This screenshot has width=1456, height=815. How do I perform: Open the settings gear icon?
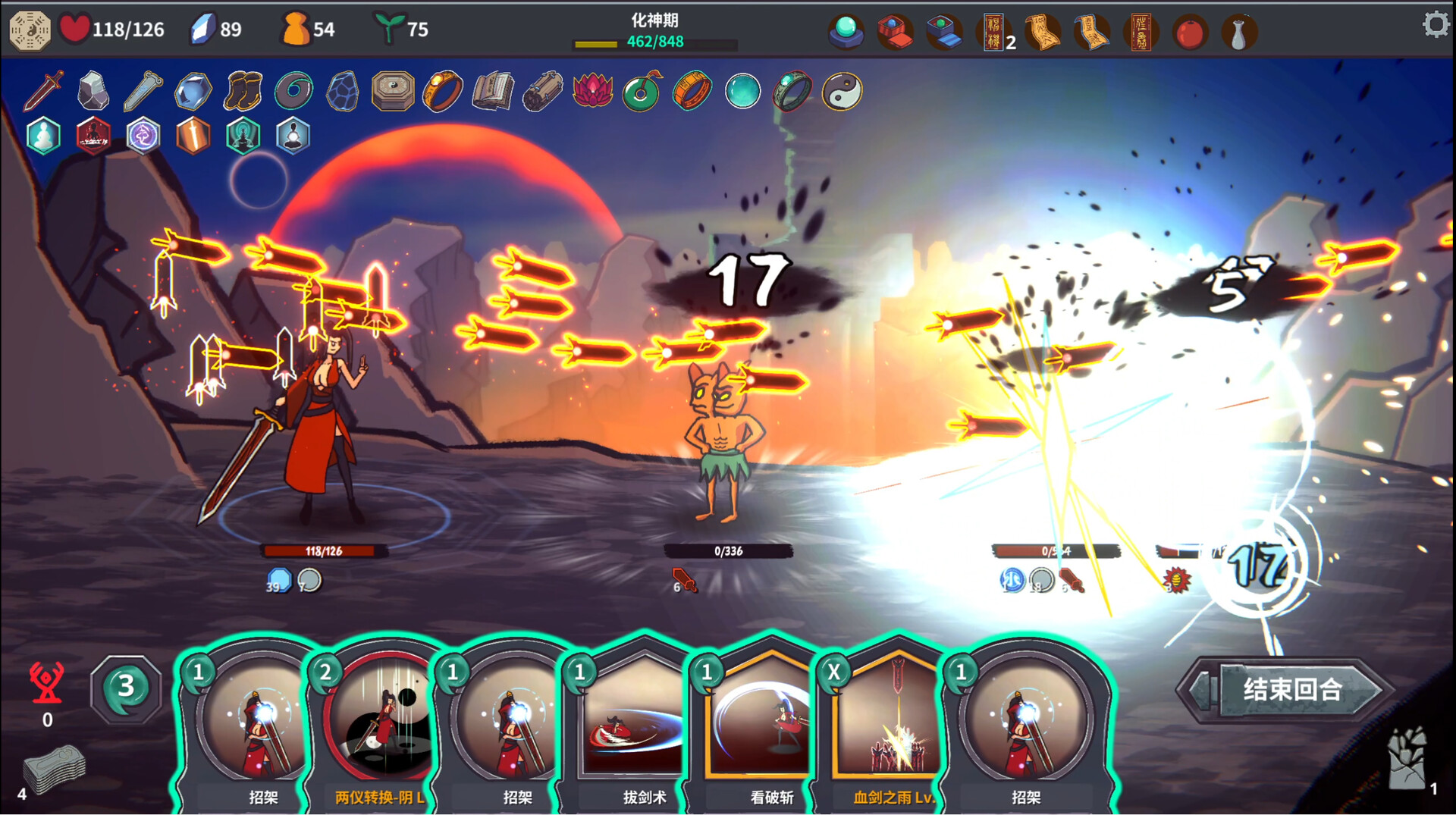1434,25
